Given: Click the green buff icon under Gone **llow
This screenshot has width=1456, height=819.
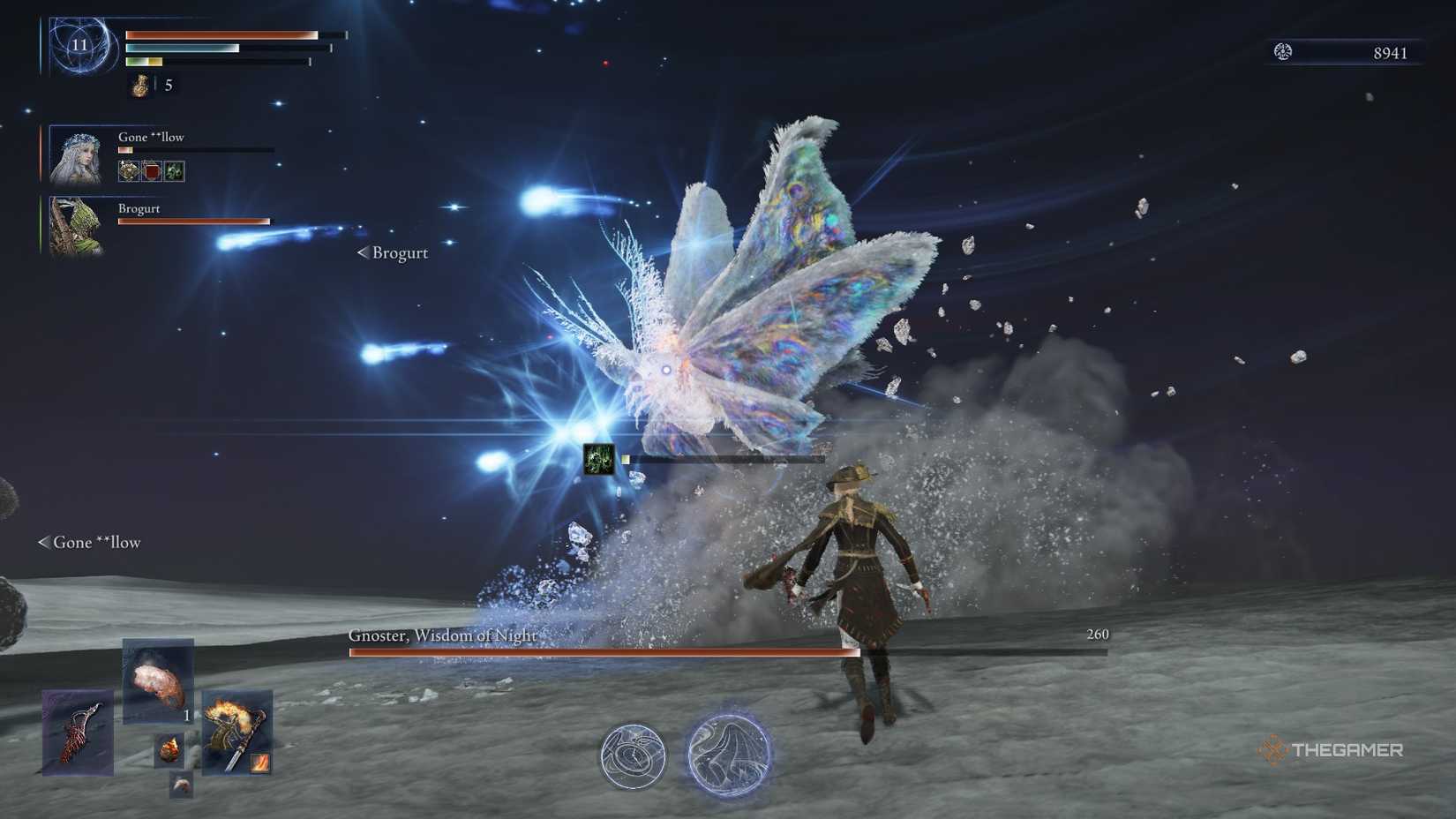Looking at the screenshot, I should (174, 170).
